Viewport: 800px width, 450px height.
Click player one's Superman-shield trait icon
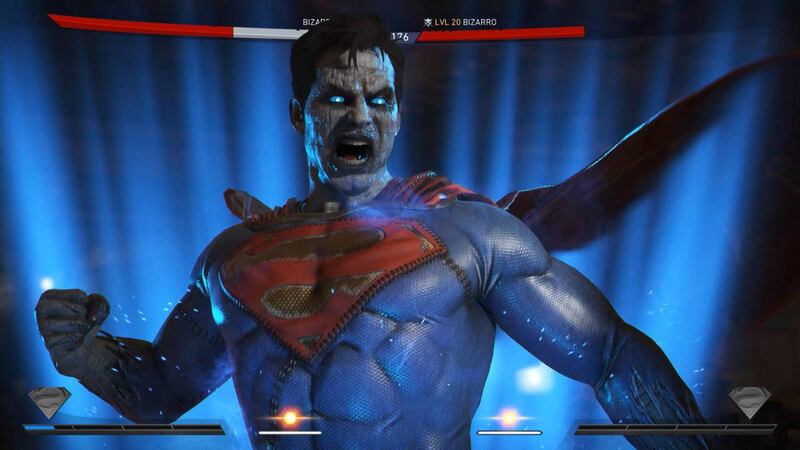click(x=49, y=402)
